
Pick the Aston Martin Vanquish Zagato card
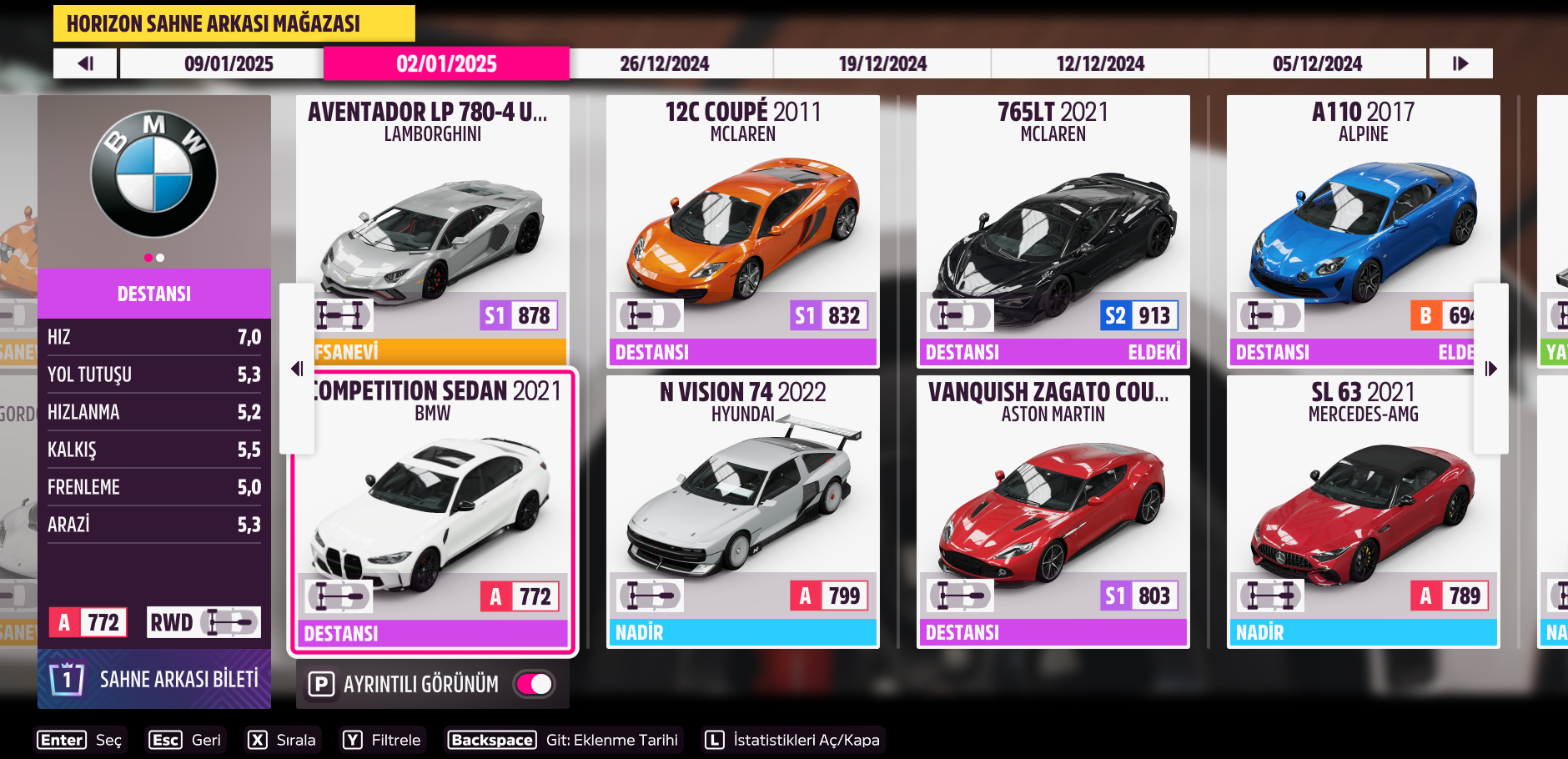click(x=1053, y=510)
